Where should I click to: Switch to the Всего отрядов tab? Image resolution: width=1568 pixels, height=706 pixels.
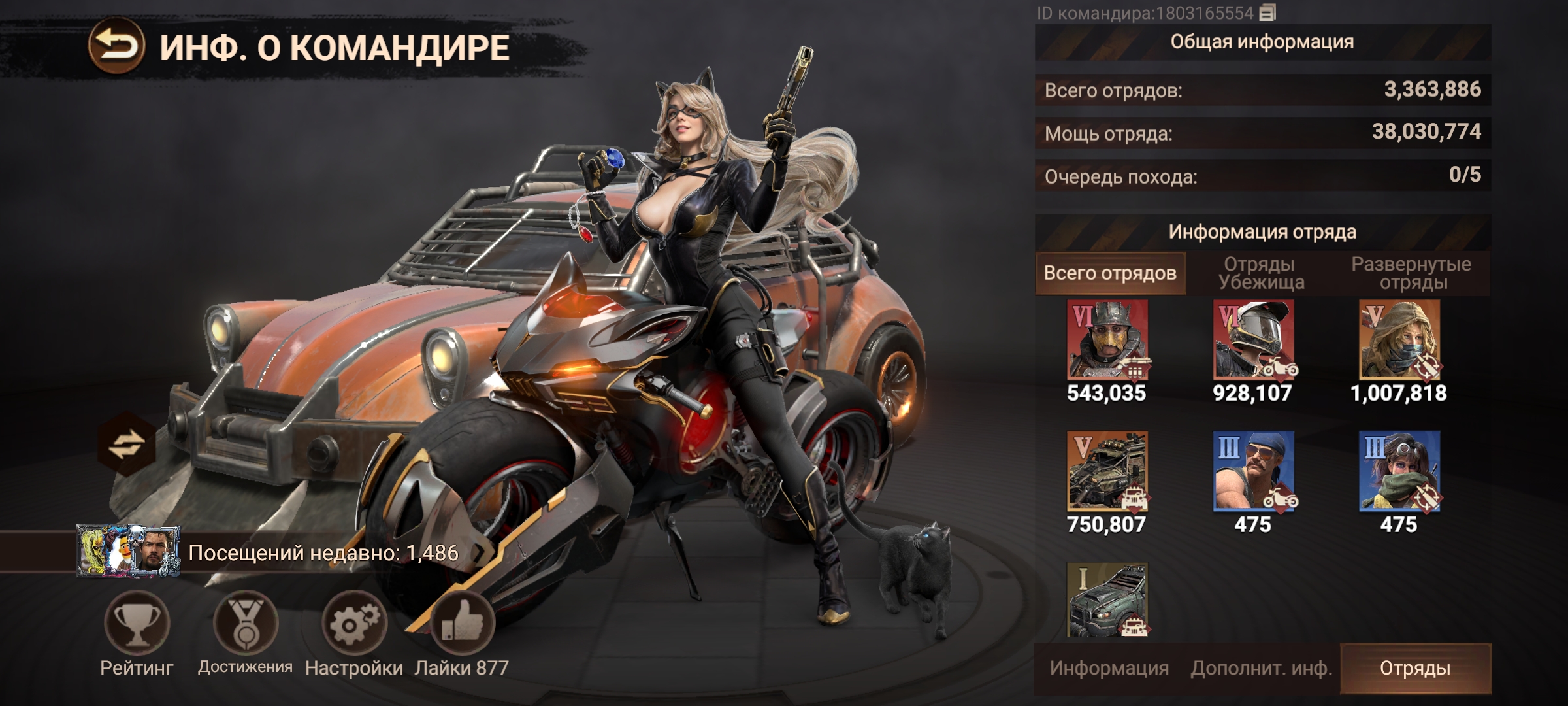pyautogui.click(x=1110, y=273)
